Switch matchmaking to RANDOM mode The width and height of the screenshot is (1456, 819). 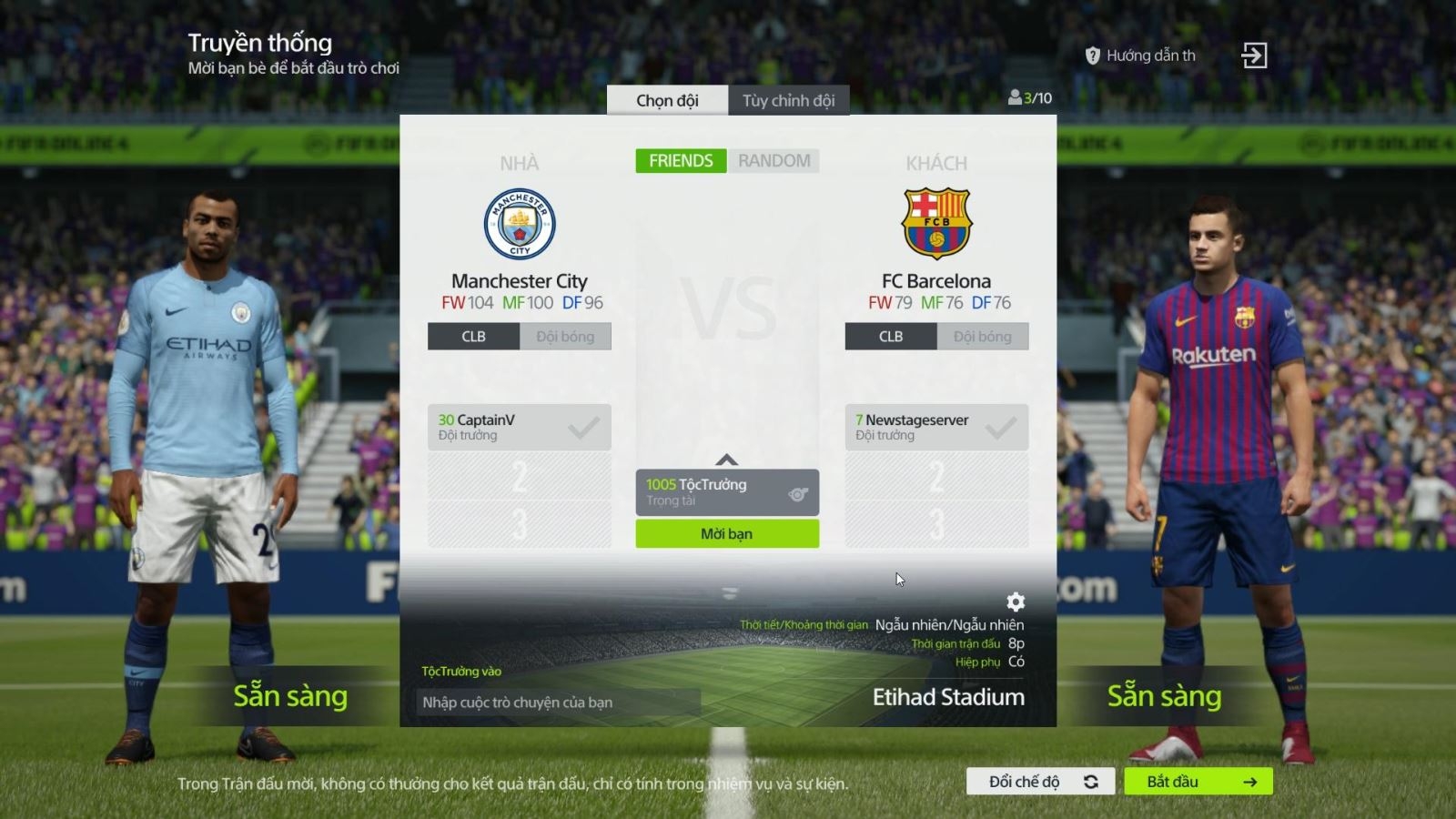click(x=774, y=160)
